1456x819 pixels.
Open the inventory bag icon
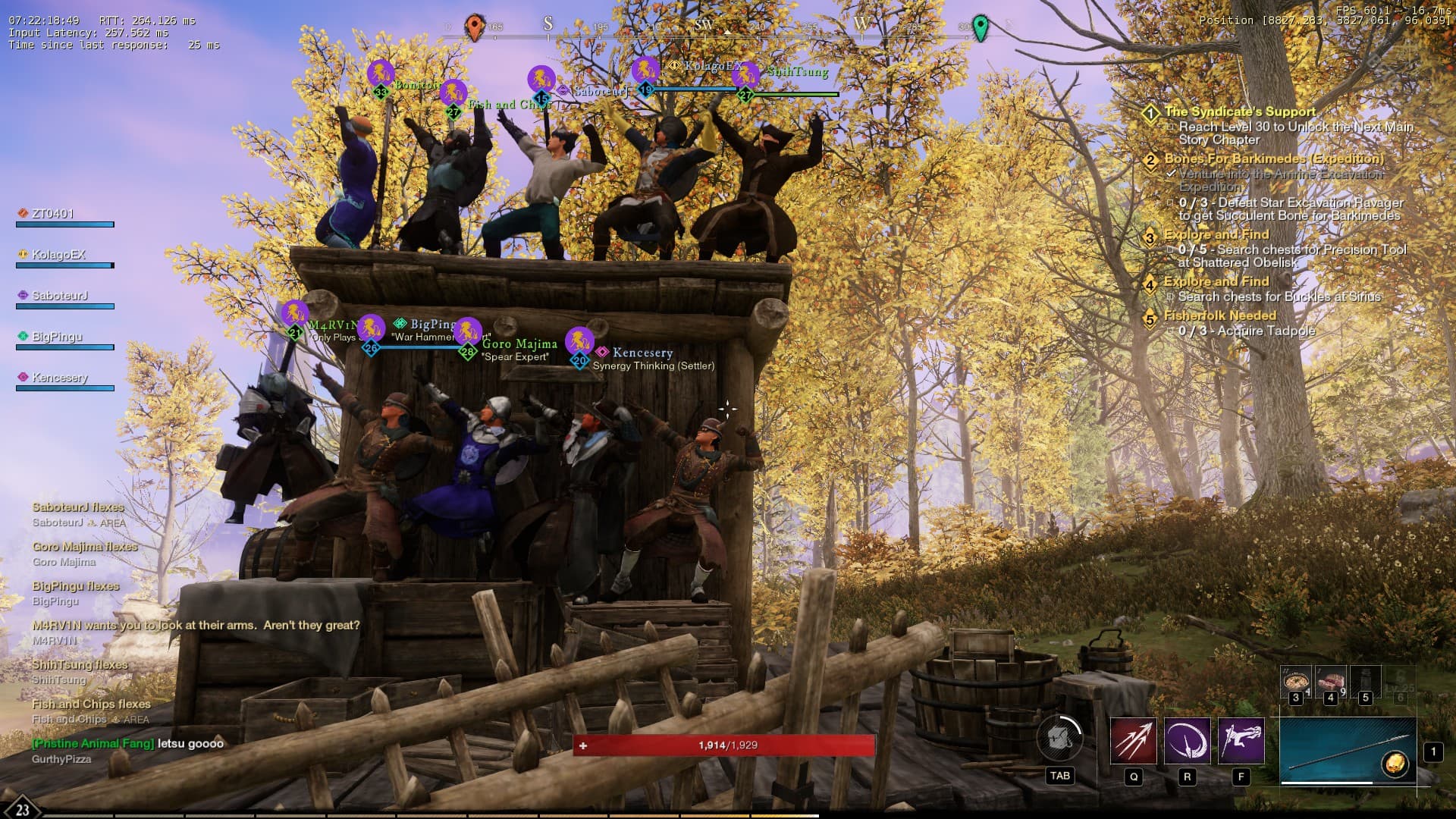pos(1059,739)
